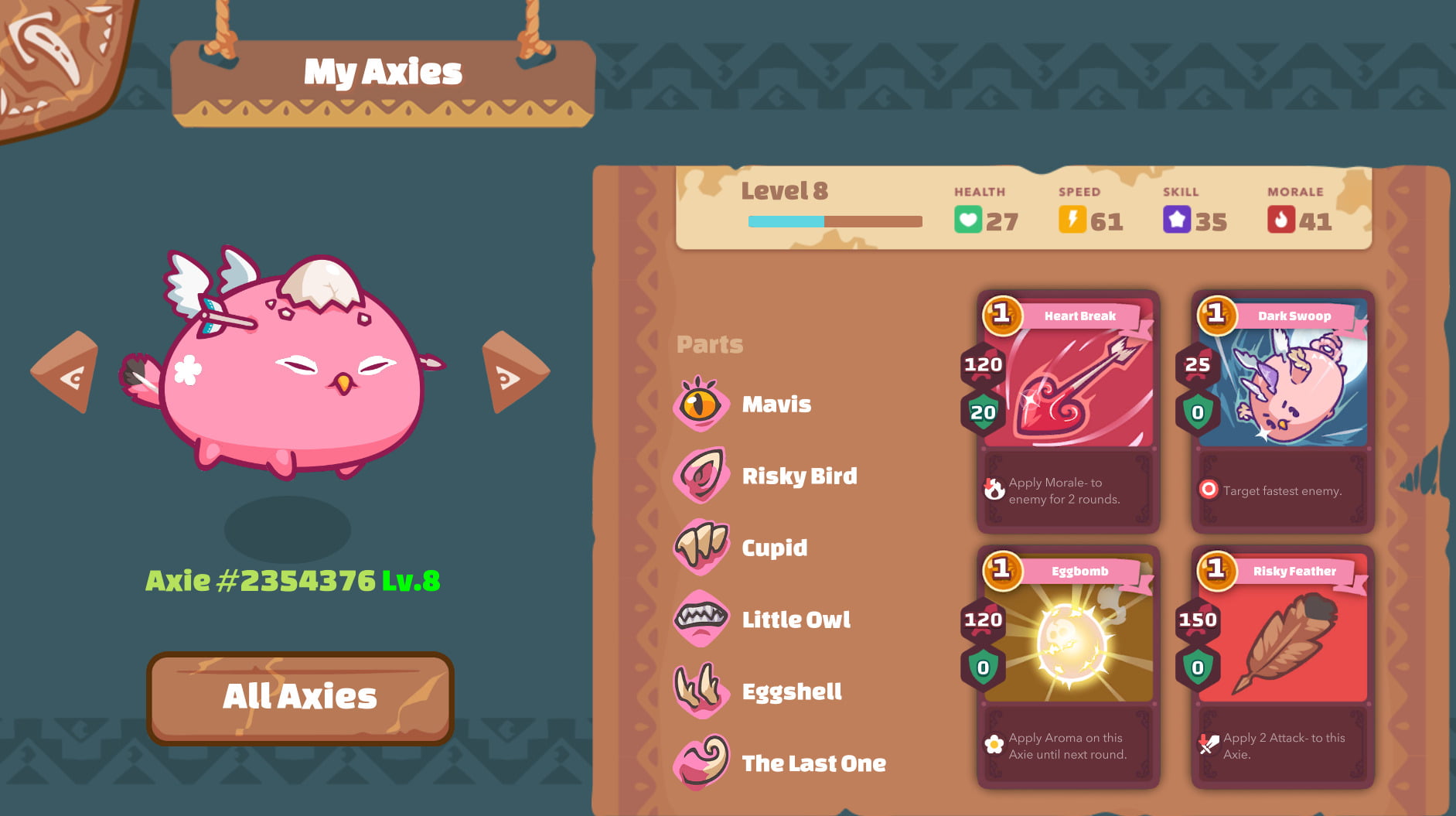Select the Mavis eyes part
Viewport: 1456px width, 816px height.
(776, 404)
